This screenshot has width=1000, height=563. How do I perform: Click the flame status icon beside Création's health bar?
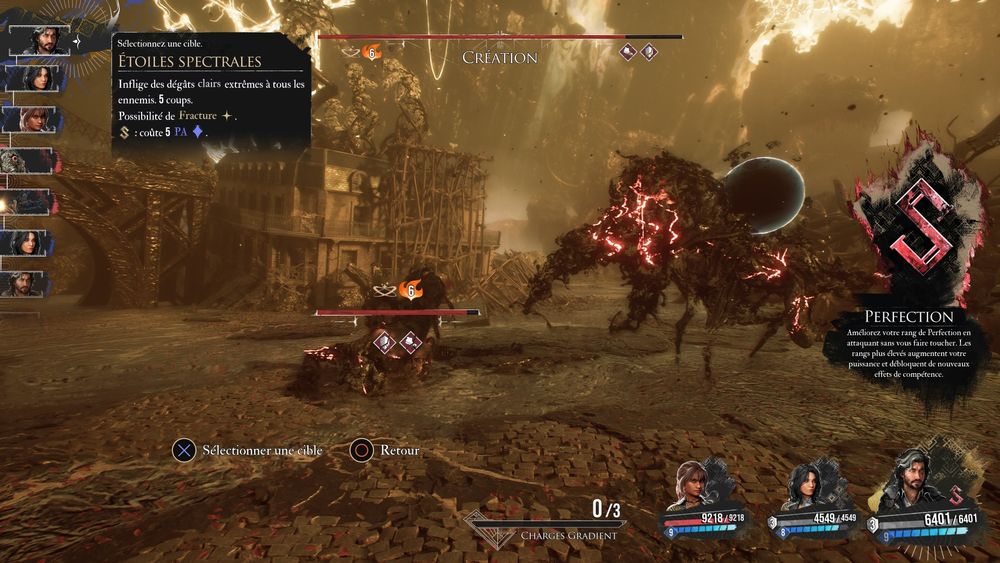[372, 51]
